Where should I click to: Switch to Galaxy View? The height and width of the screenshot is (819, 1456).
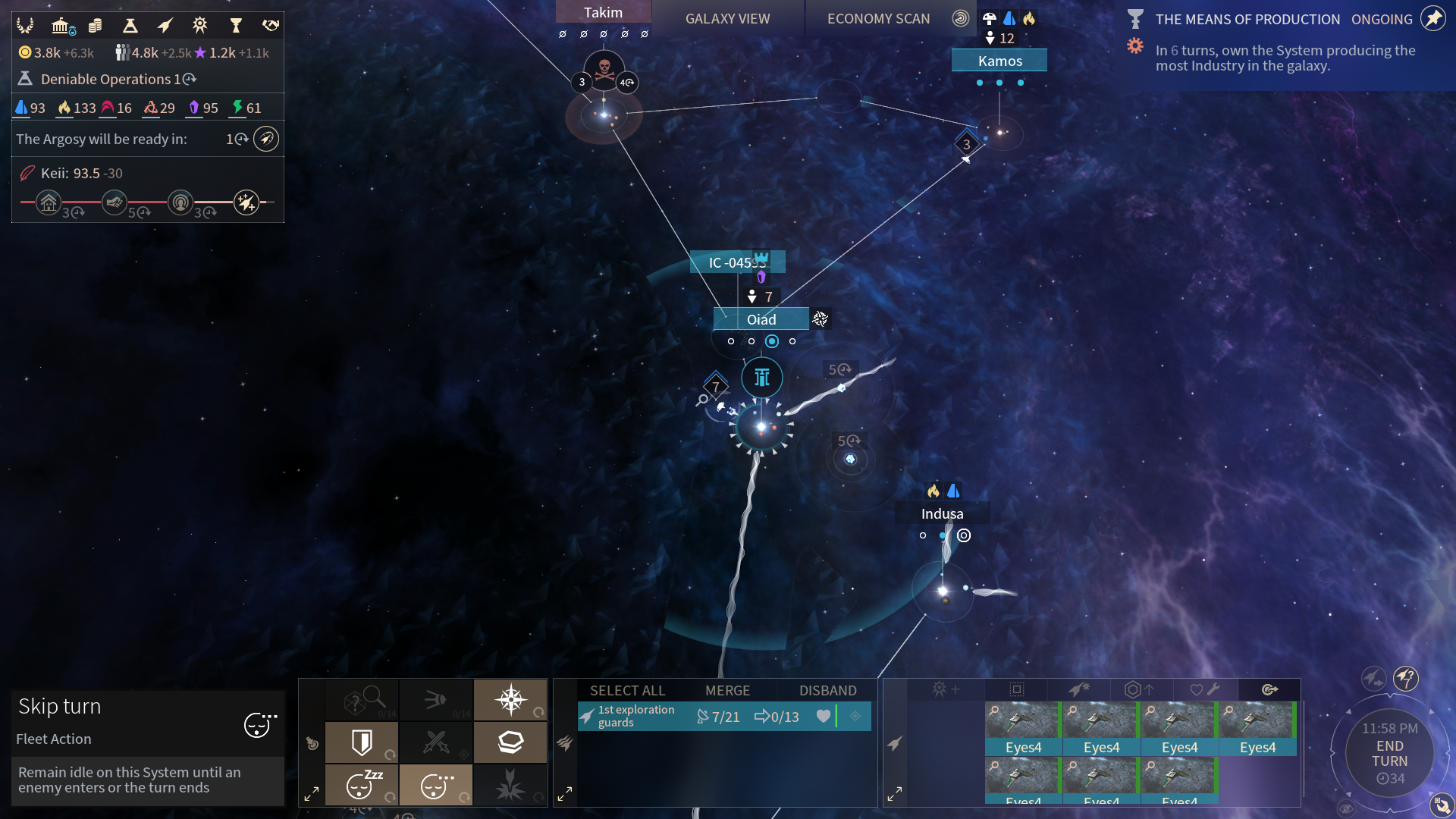coord(727,19)
